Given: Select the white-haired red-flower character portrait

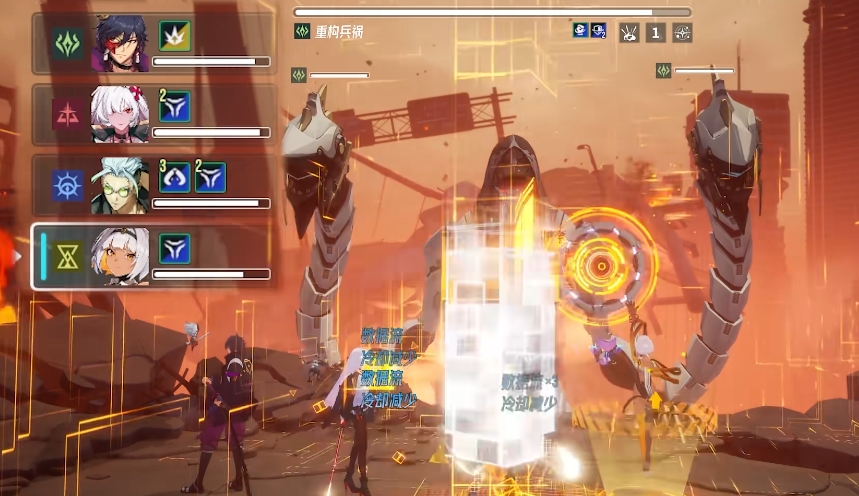Looking at the screenshot, I should pos(121,113).
